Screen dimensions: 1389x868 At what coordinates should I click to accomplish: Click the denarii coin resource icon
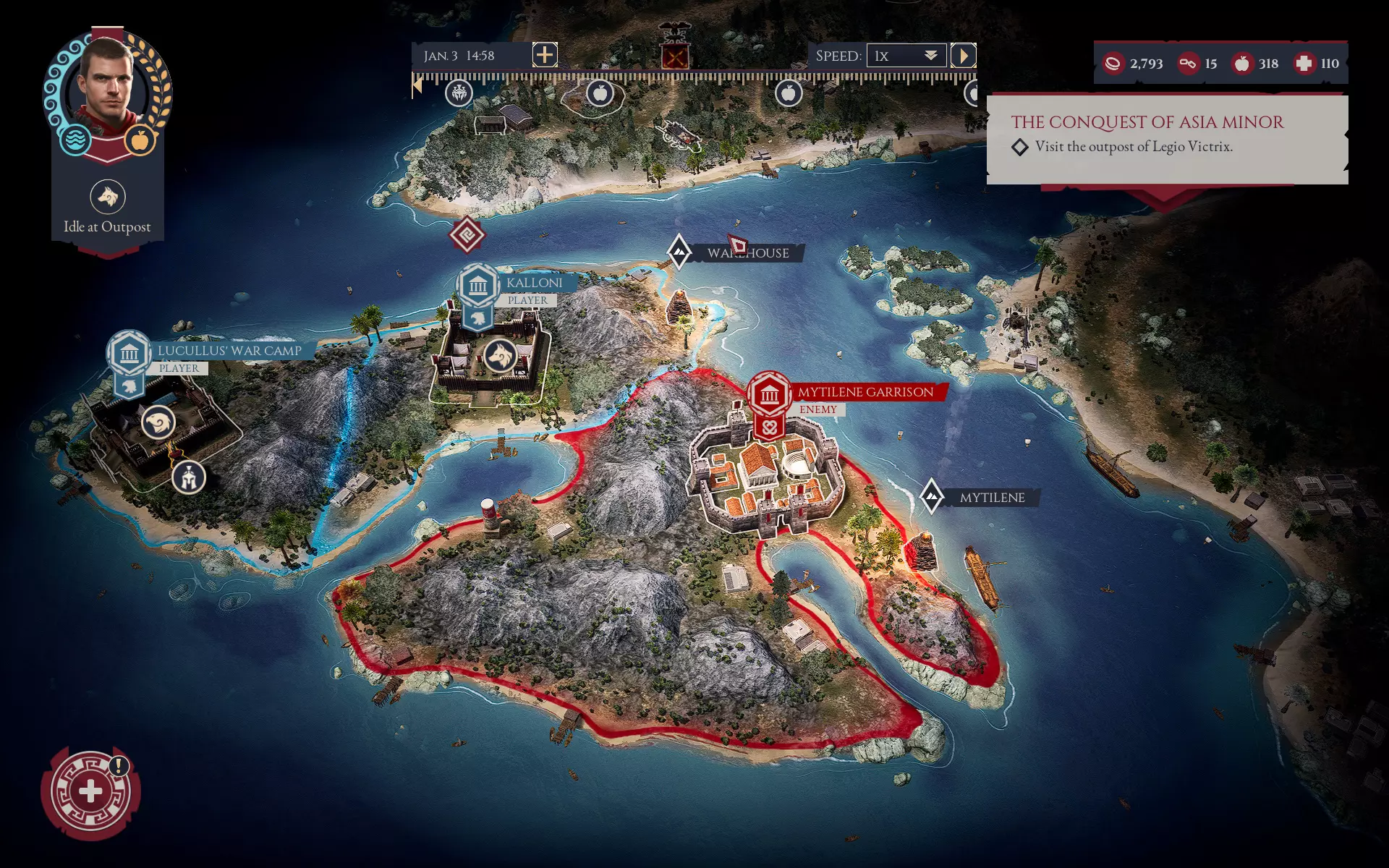1113,64
